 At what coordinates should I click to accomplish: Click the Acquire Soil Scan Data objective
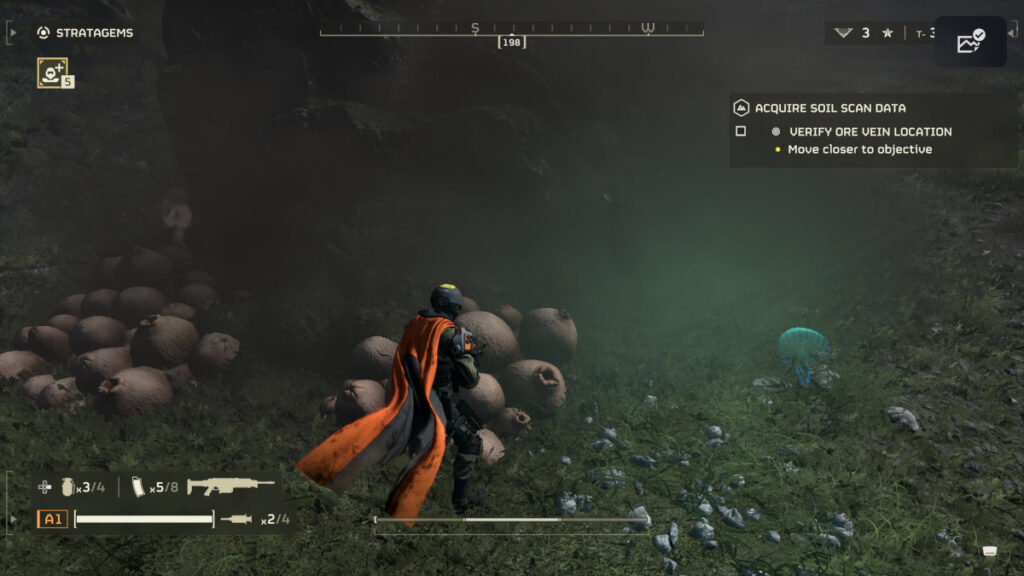coord(830,108)
